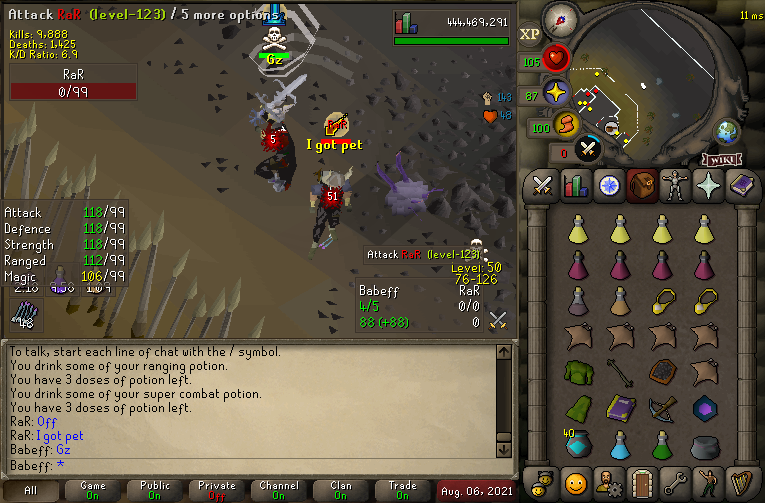Click the compass to face north
Screen dimensions: 765x503
point(561,20)
